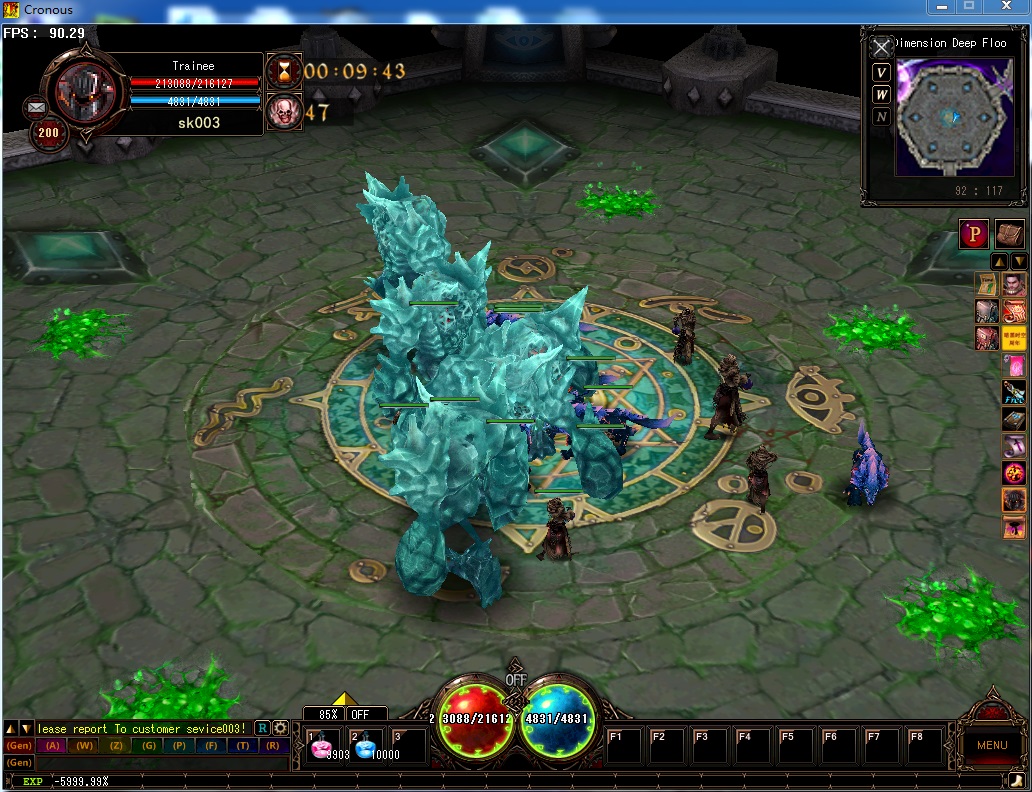Click the yellow Chinese-text buff icon

(1014, 338)
